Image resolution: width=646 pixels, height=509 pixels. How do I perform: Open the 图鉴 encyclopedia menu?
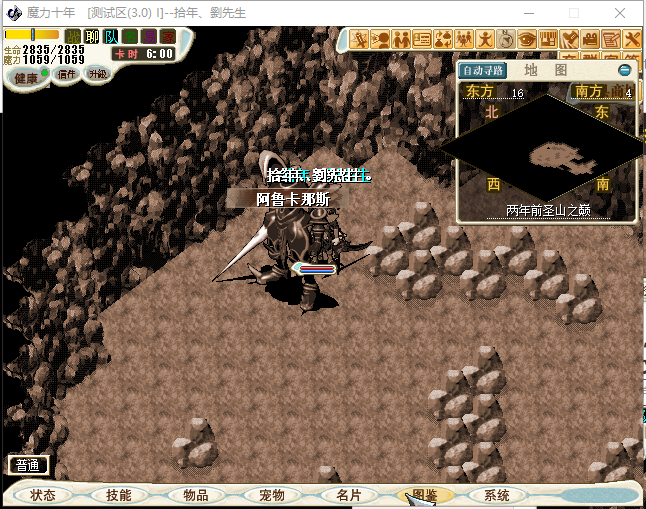click(x=424, y=495)
